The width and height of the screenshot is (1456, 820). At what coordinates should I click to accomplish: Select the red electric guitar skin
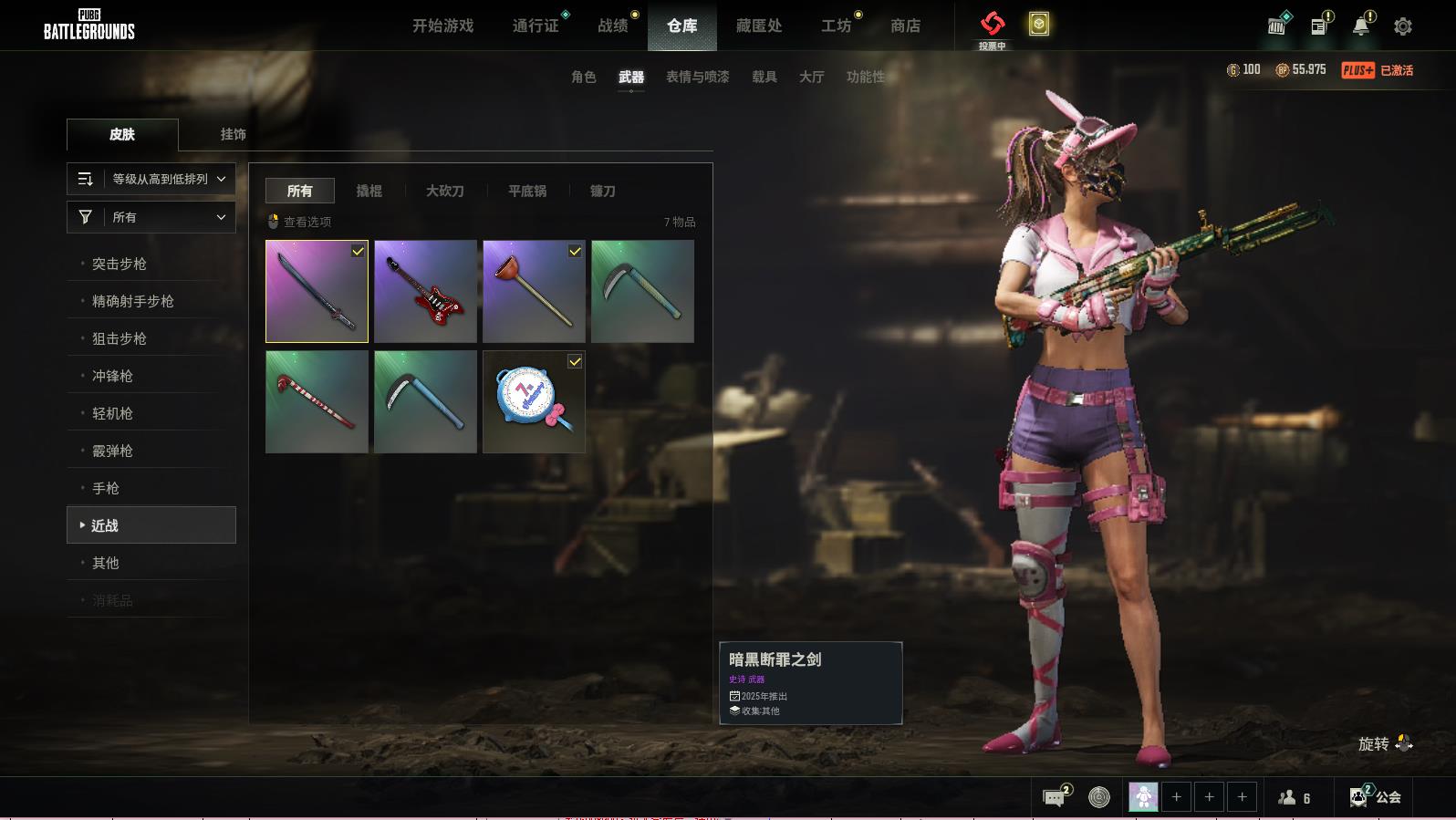click(425, 291)
